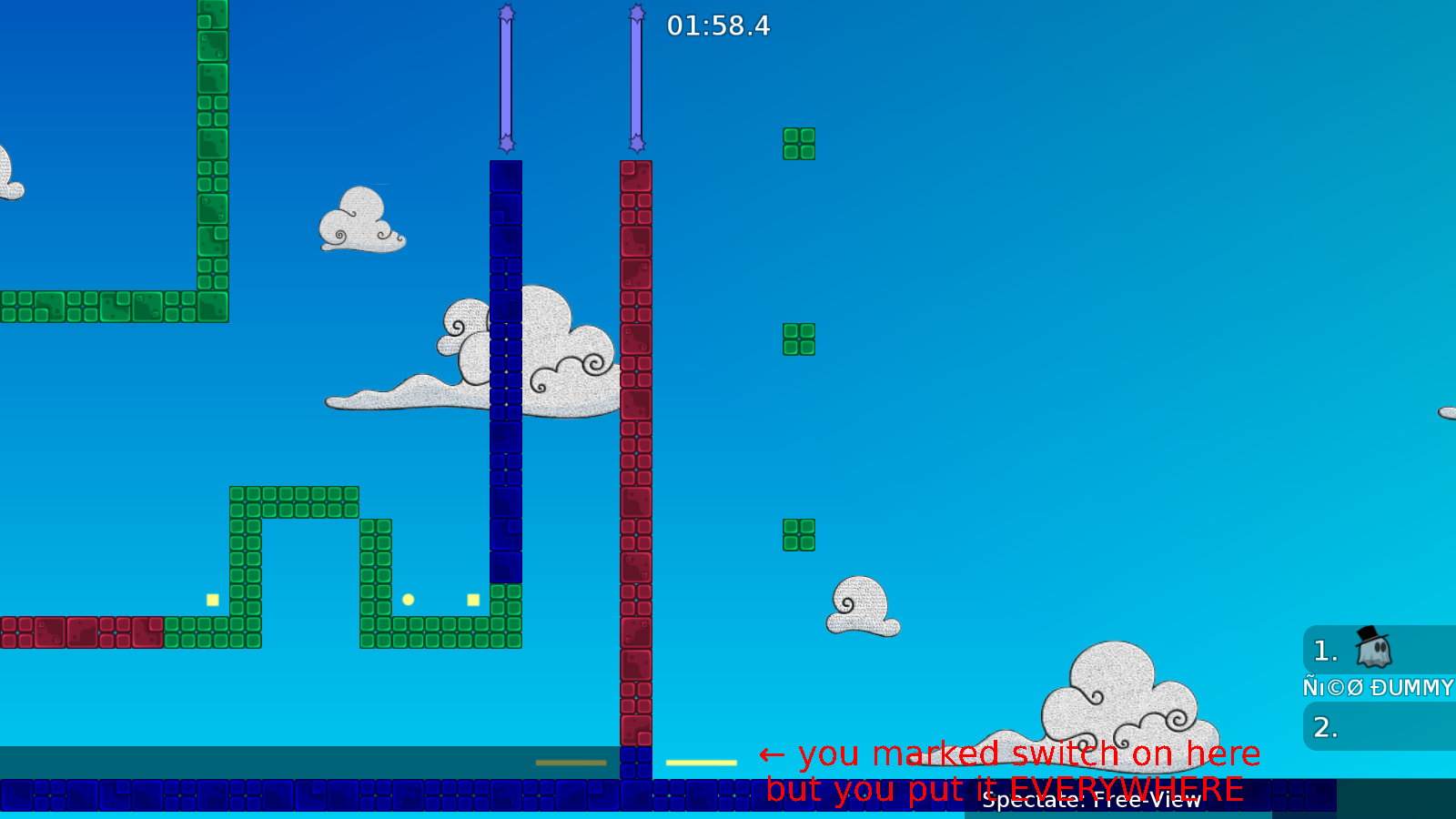Toggle the left yellow switch marker square

[211, 599]
